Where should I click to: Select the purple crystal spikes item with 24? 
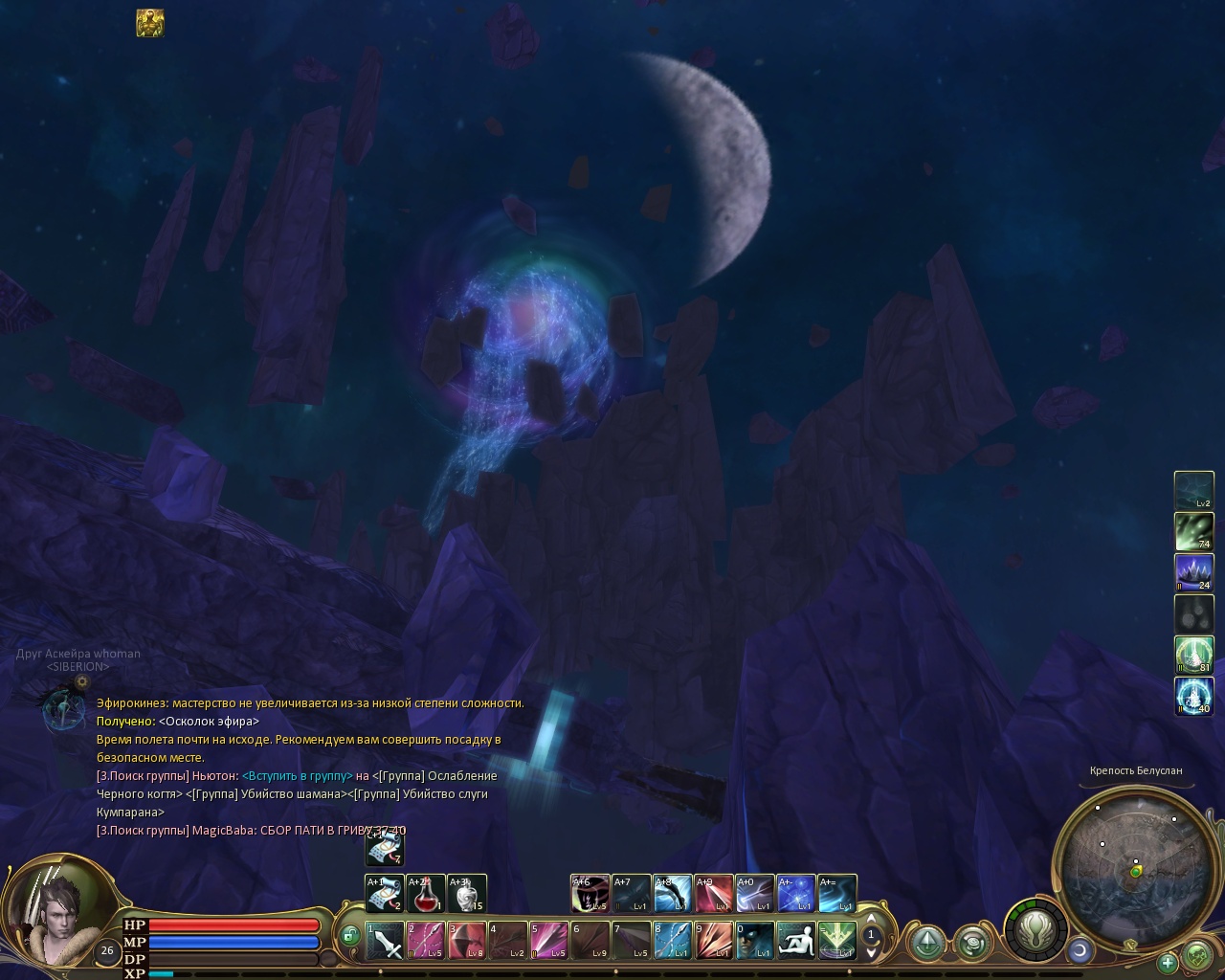click(x=1193, y=573)
